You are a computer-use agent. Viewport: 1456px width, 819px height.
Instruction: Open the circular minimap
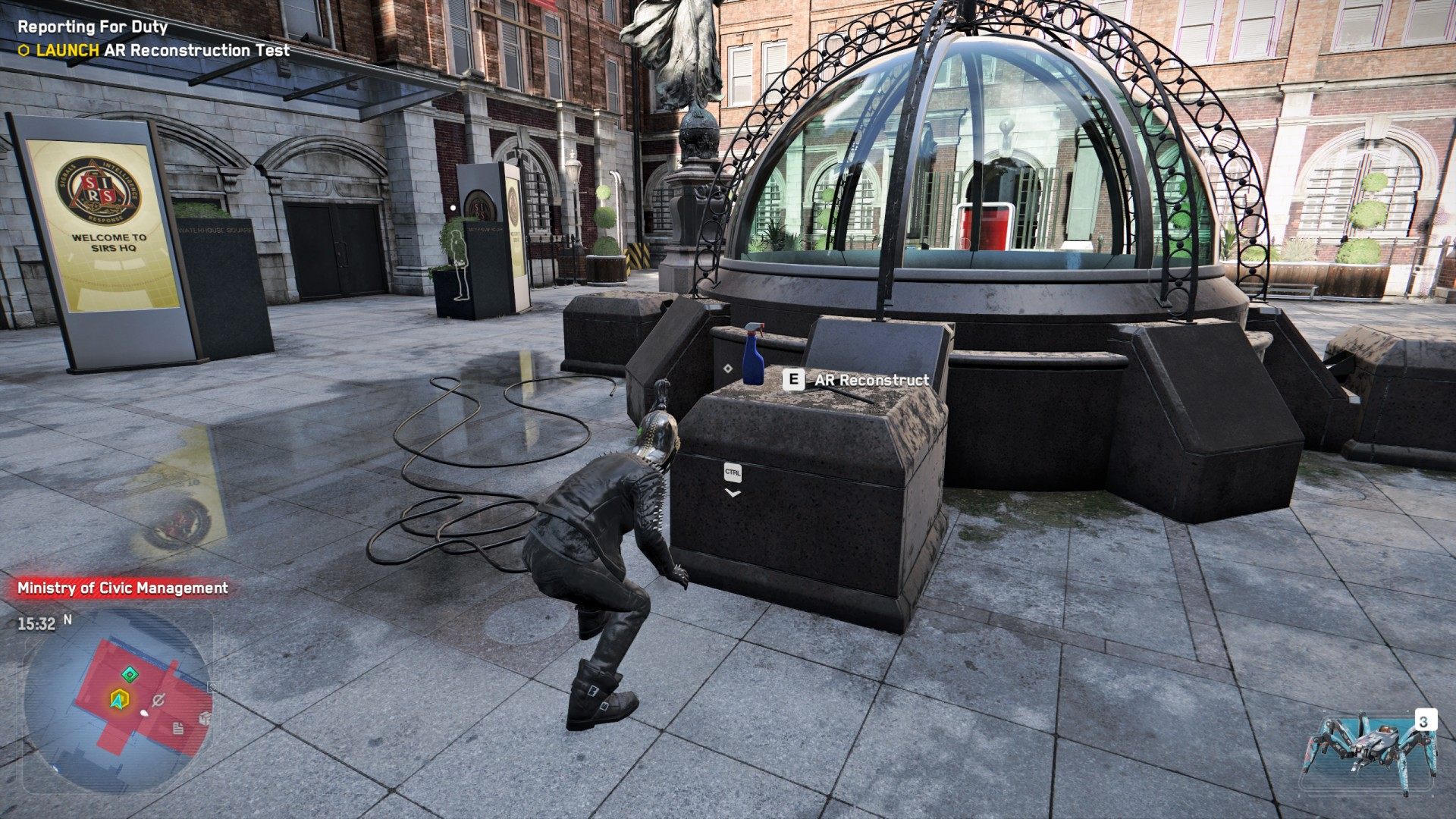tap(118, 701)
